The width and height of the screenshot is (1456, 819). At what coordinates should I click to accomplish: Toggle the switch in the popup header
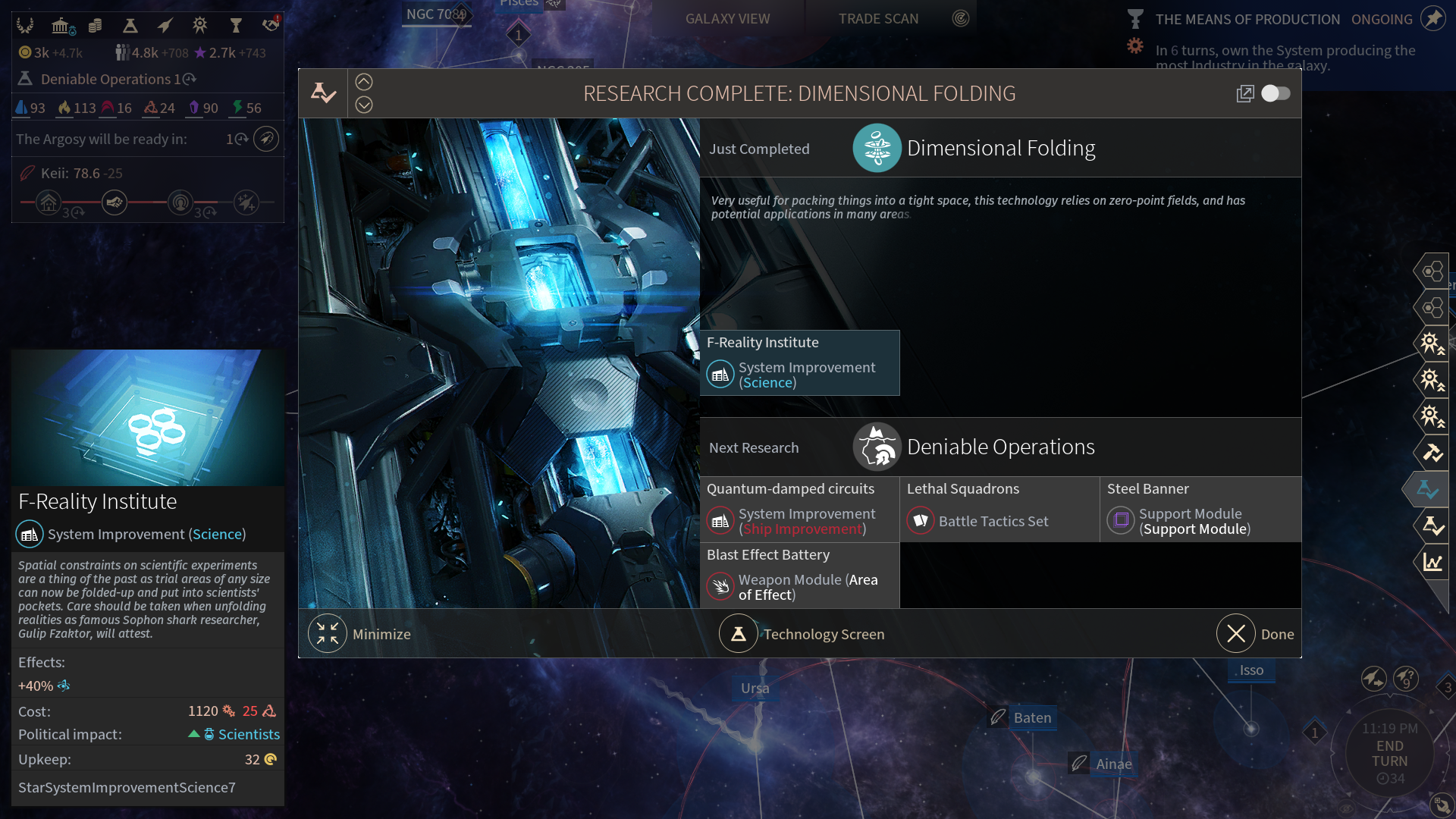(x=1276, y=93)
